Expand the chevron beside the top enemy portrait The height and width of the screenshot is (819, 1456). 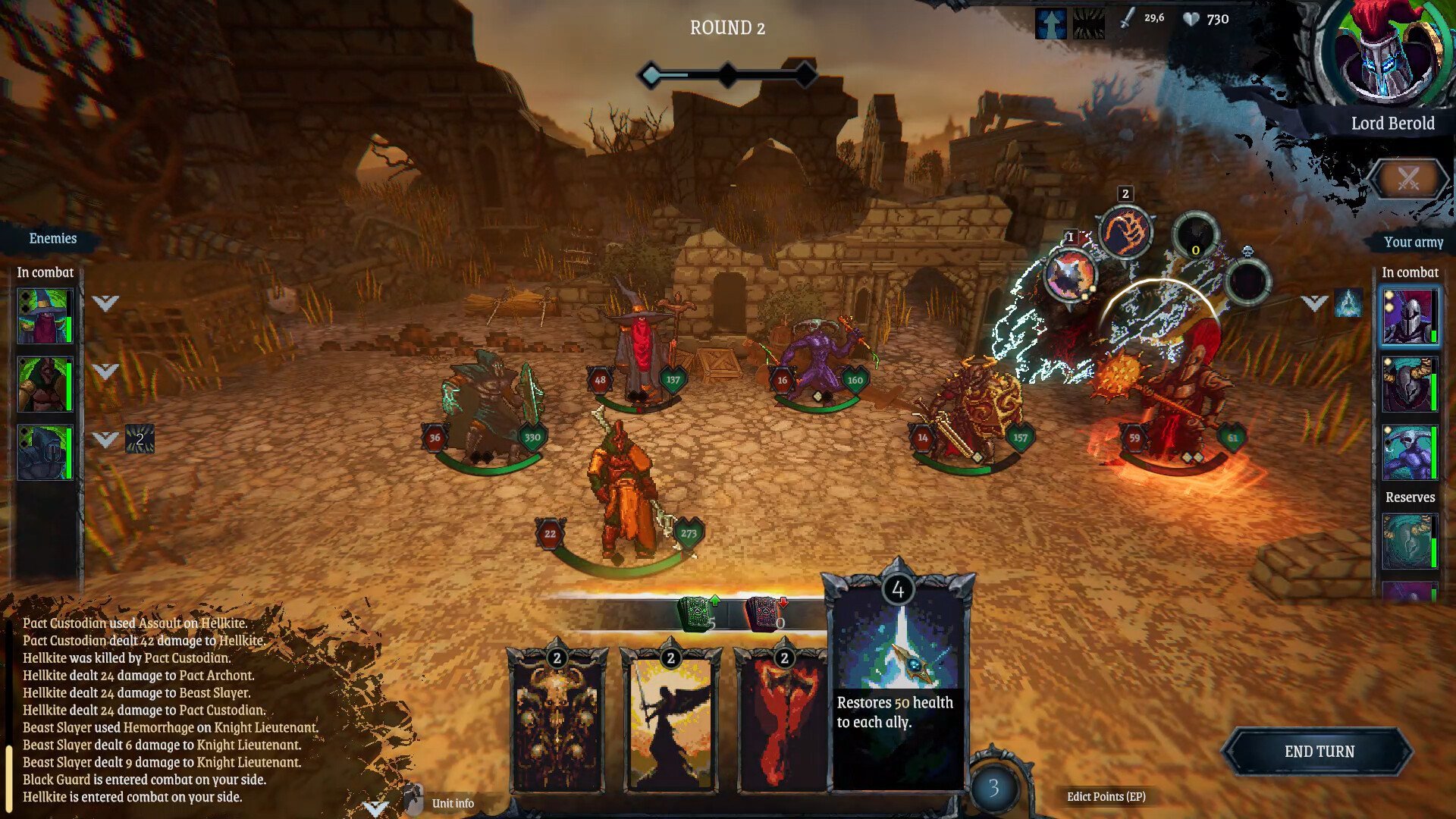coord(104,300)
